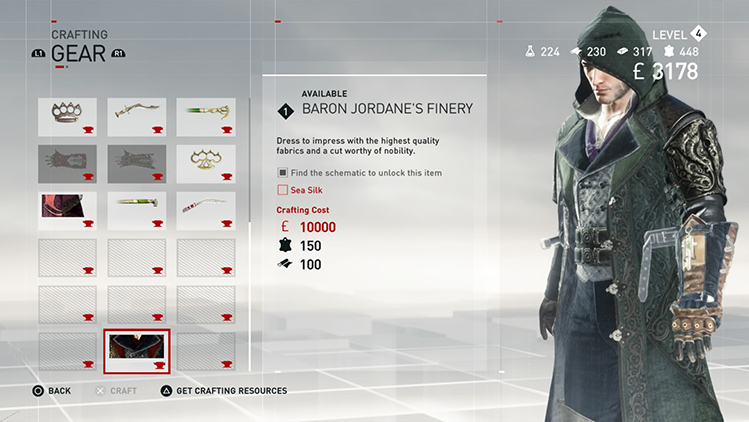The image size is (749, 422).
Task: Select the cane-sword with gold hooked handle
Action: pyautogui.click(x=206, y=116)
